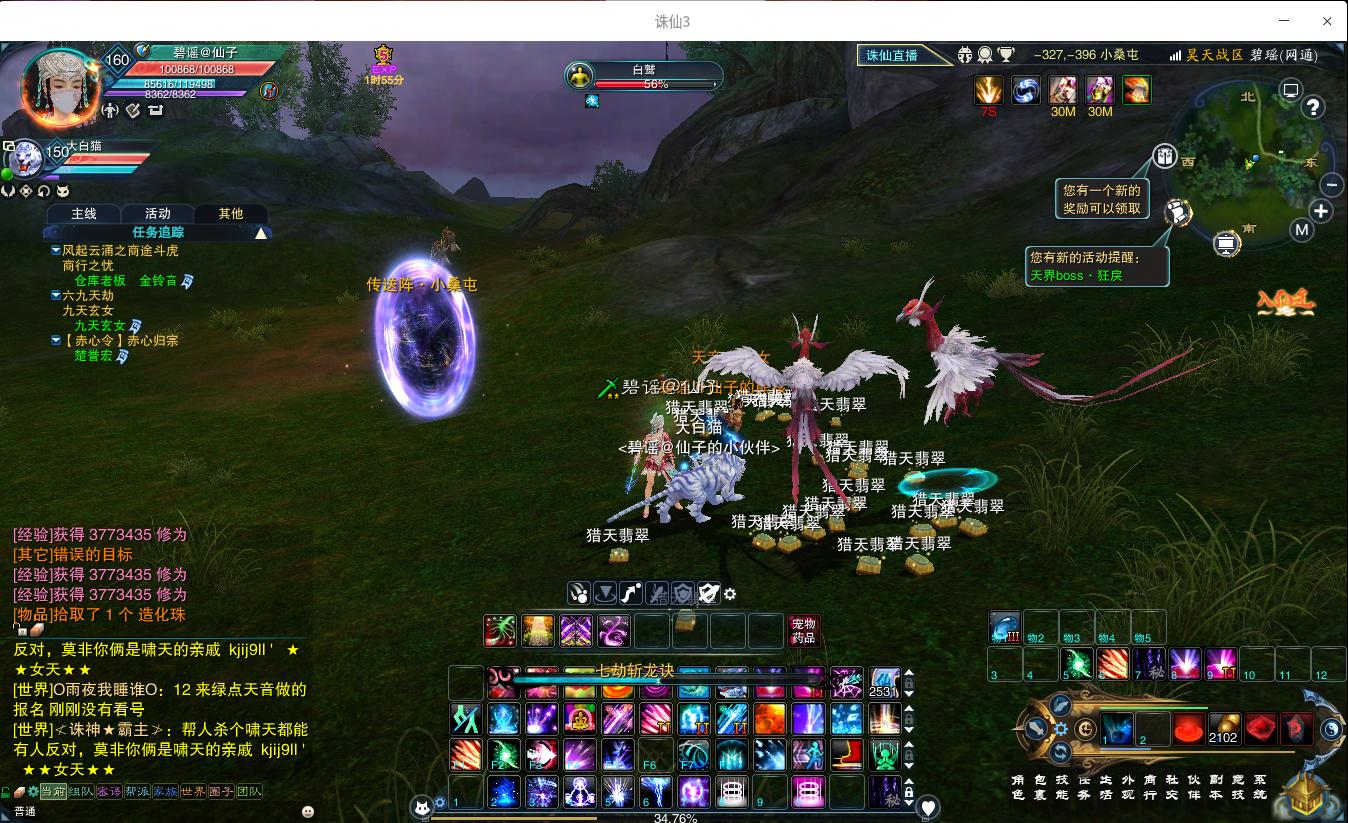Open the 角色 character menu
The height and width of the screenshot is (823, 1348).
click(x=1017, y=787)
